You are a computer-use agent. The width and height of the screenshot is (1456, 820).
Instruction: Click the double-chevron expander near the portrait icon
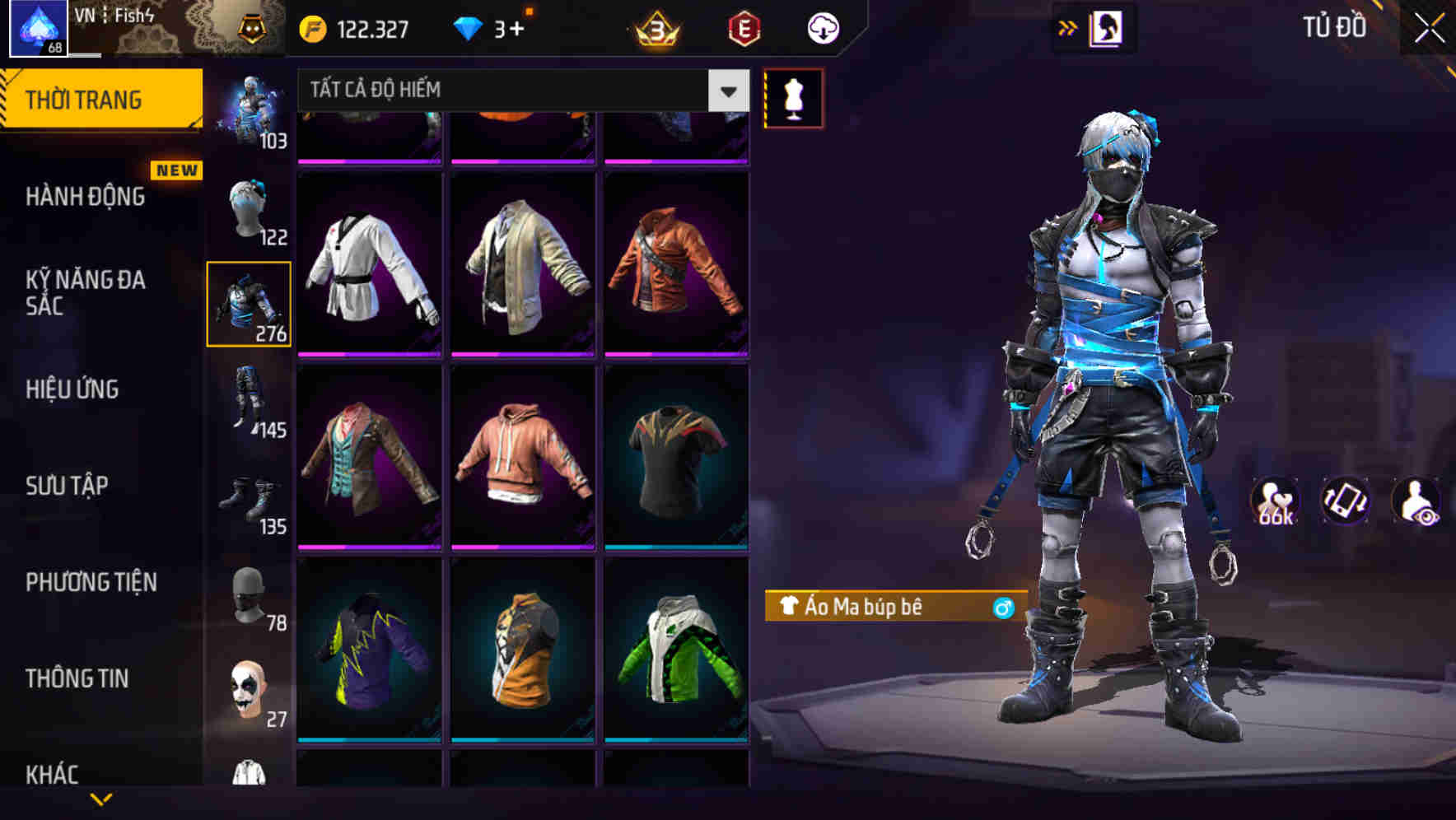point(1067,26)
